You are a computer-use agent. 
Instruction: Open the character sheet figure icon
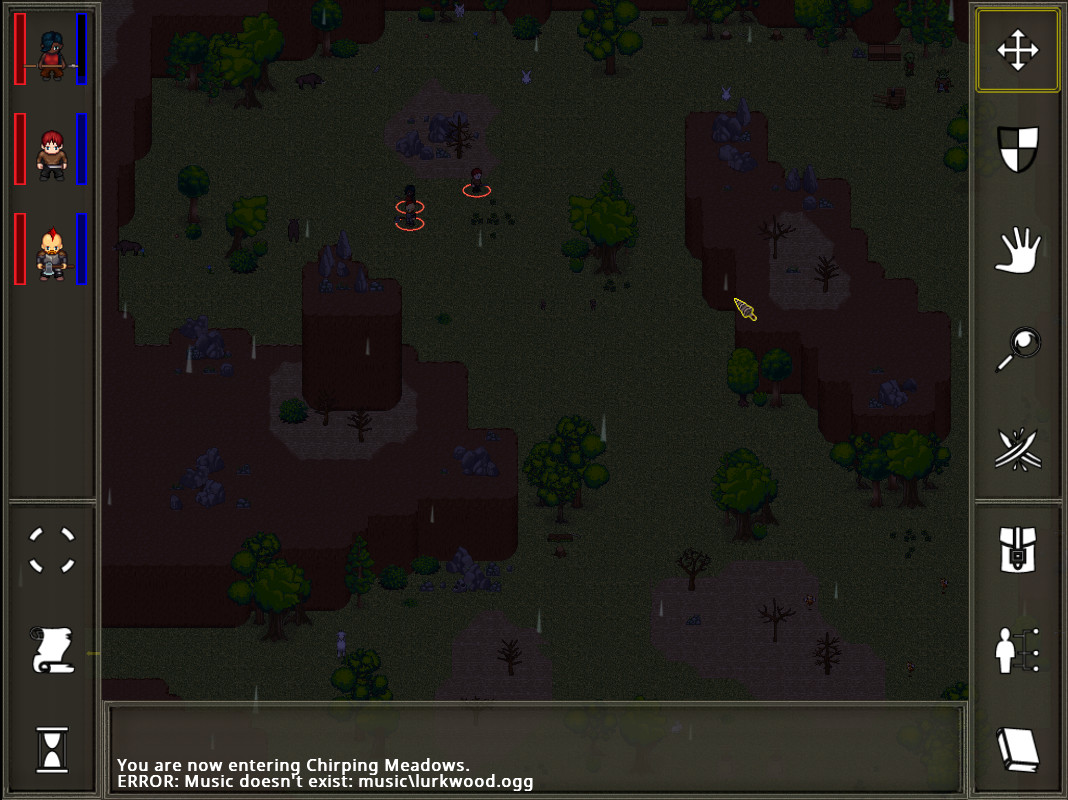[1017, 650]
